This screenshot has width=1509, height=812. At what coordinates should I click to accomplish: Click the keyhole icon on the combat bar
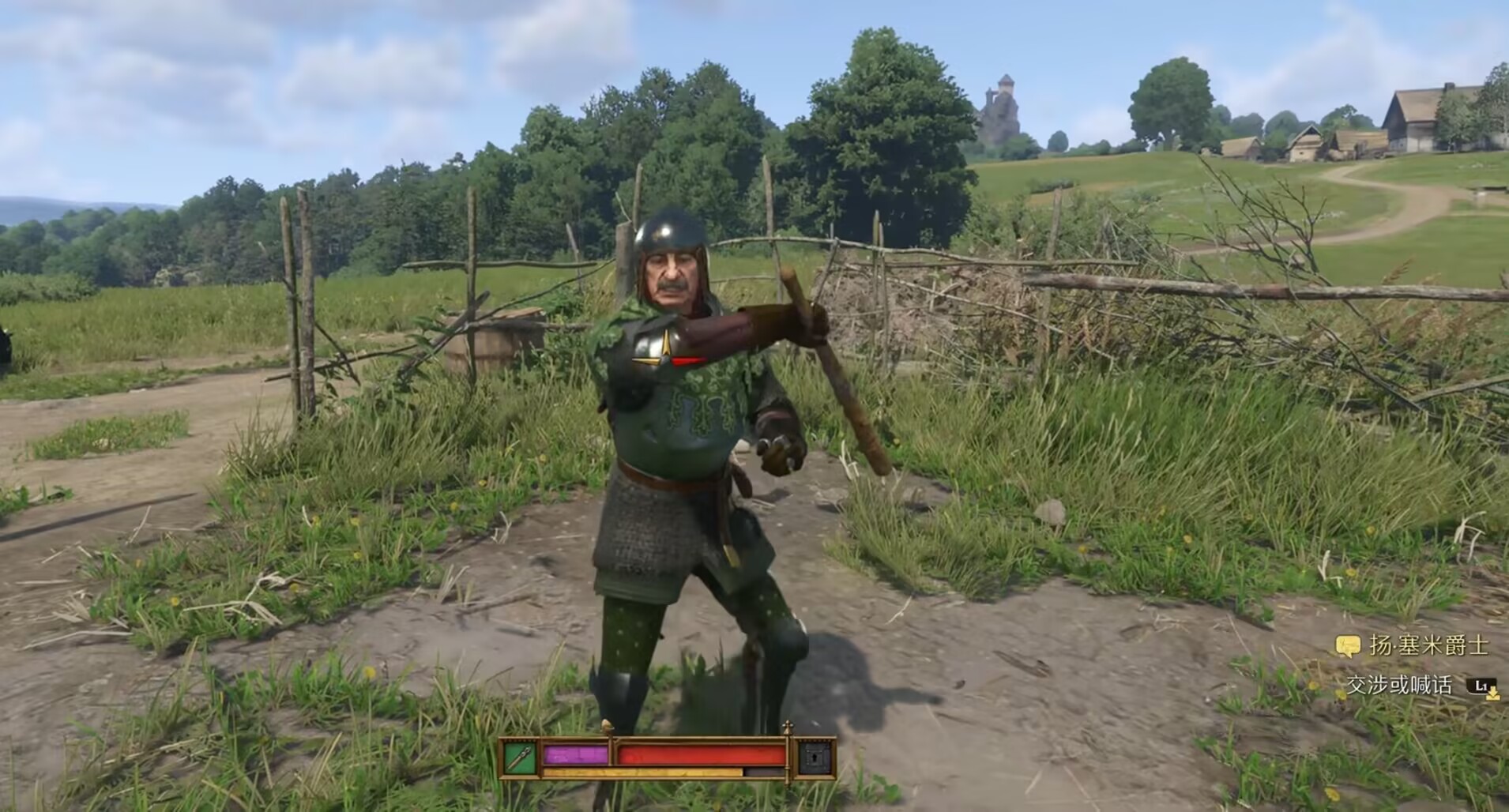815,758
